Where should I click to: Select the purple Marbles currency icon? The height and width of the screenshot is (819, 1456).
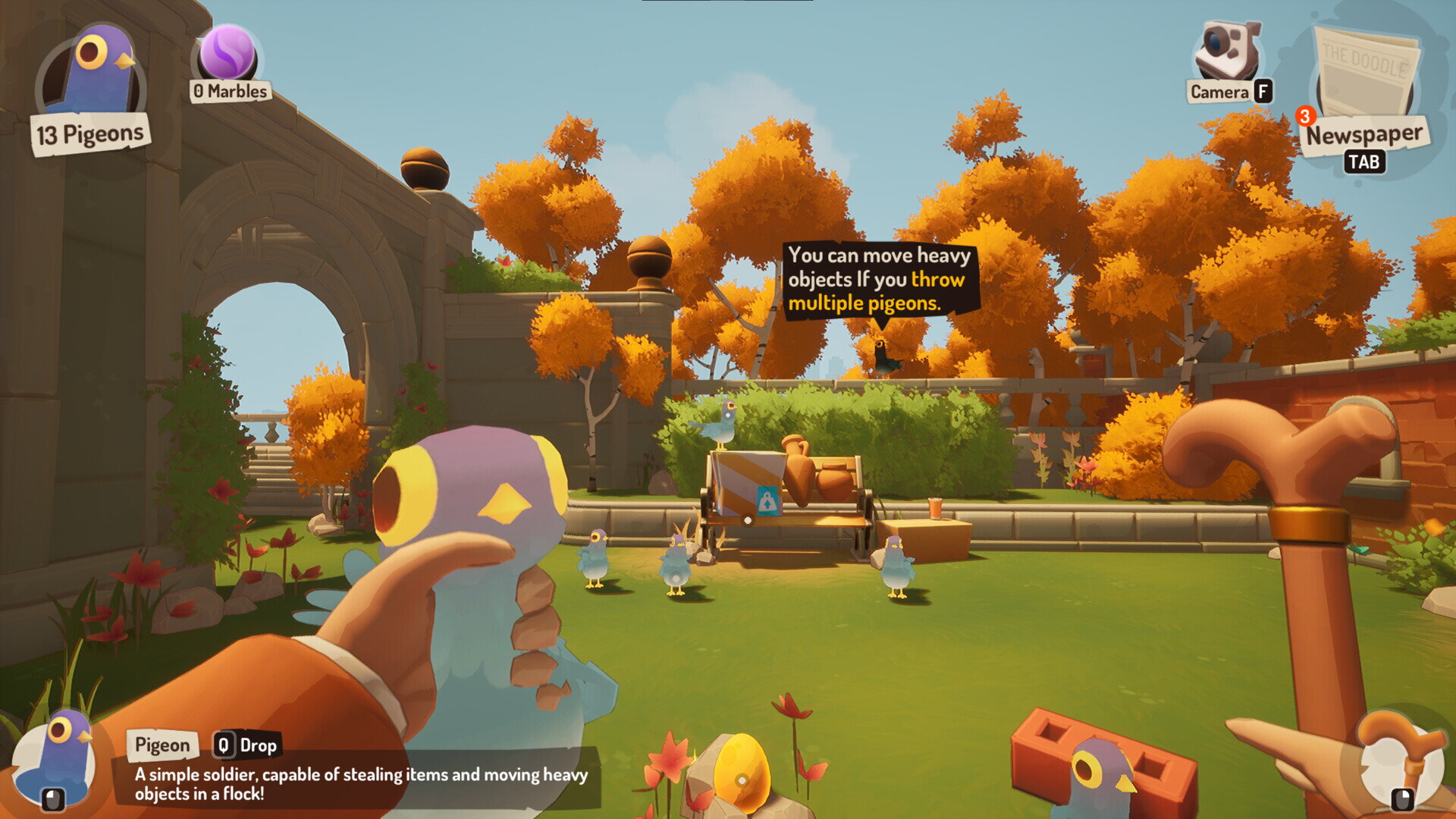(227, 53)
